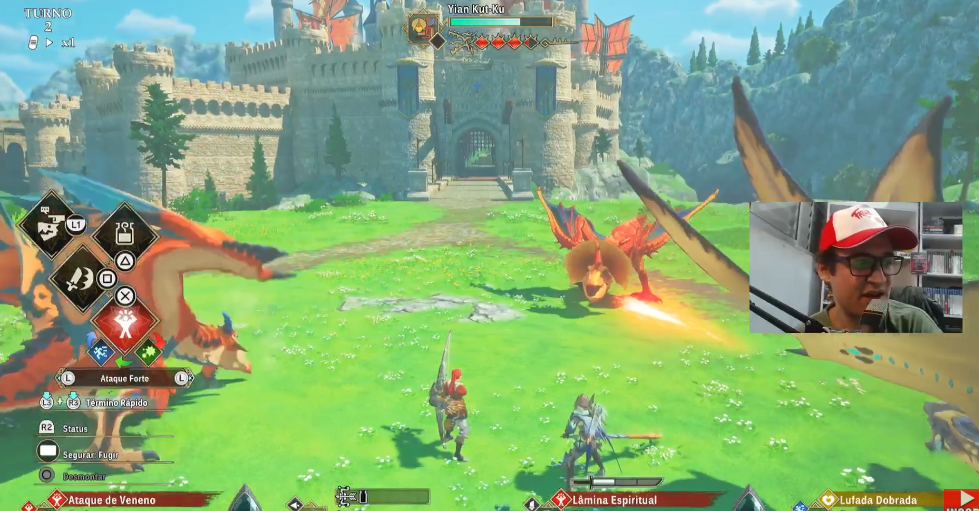Use the Término Rápido quick finish option

click(x=115, y=402)
